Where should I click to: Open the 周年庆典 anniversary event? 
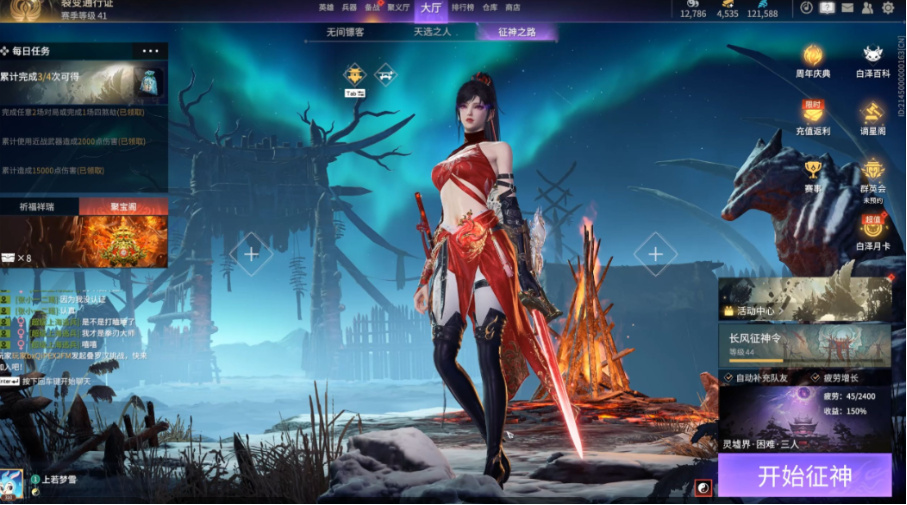pos(813,60)
